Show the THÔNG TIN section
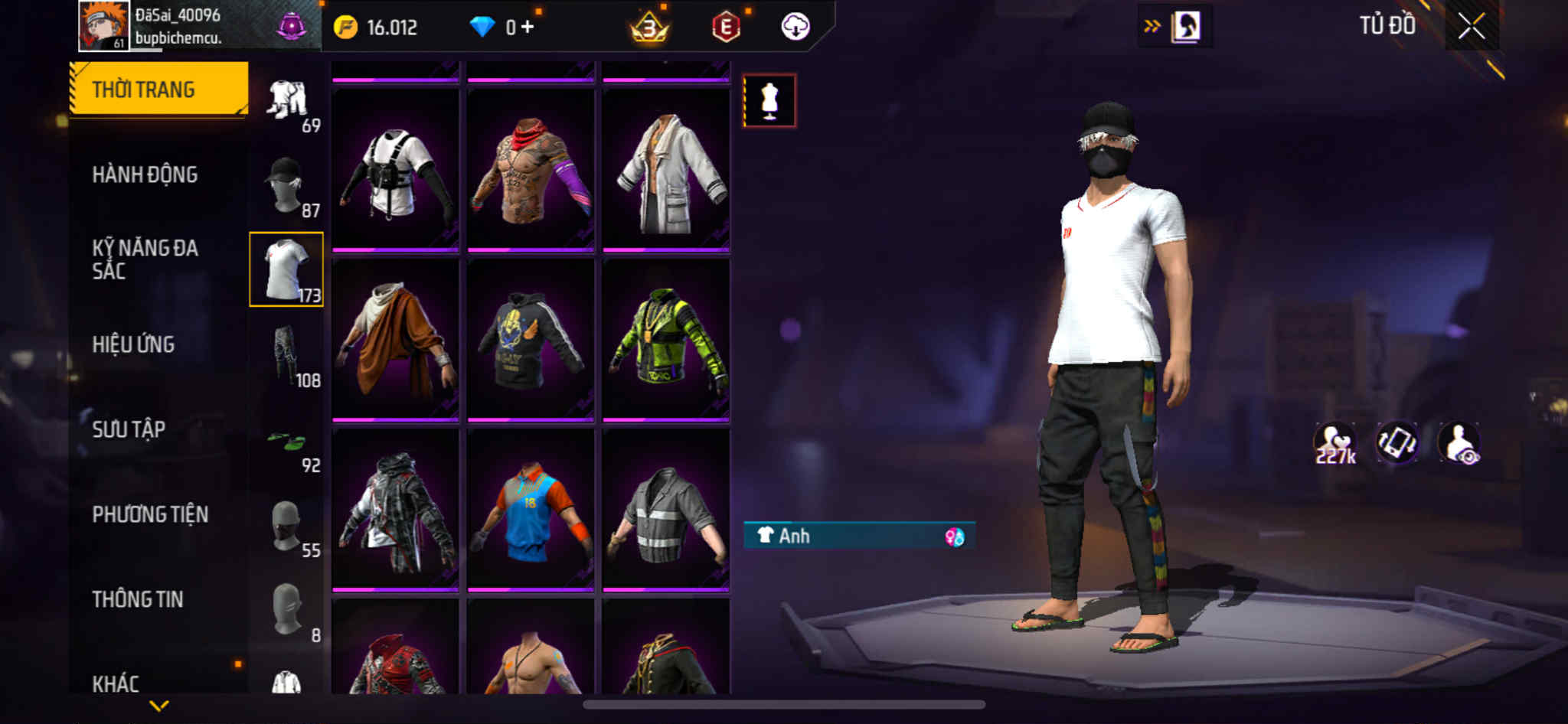Screen dimensions: 1568x724 pyautogui.click(x=138, y=599)
